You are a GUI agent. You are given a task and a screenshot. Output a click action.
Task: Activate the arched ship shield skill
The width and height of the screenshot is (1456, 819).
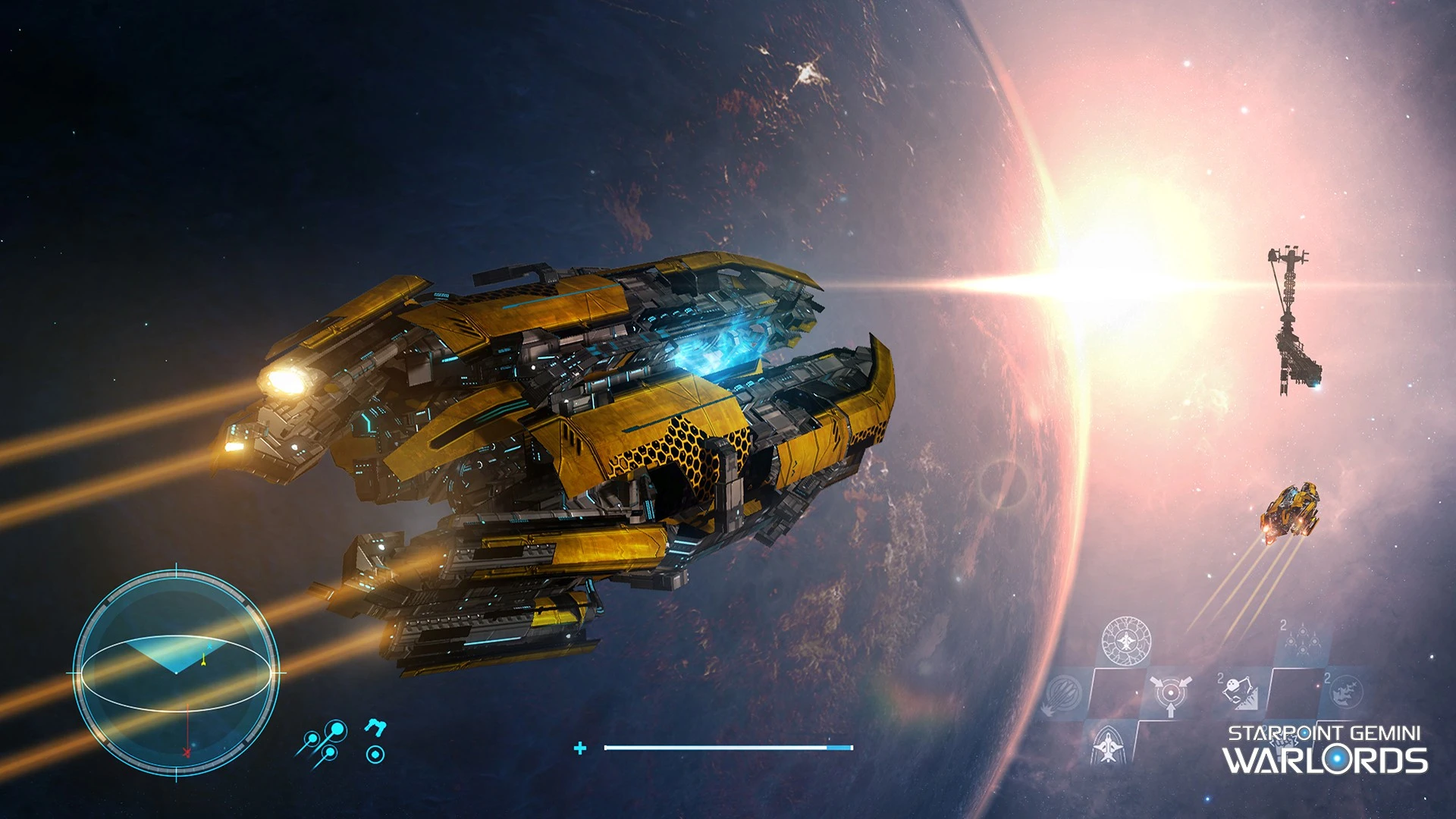click(x=1108, y=745)
